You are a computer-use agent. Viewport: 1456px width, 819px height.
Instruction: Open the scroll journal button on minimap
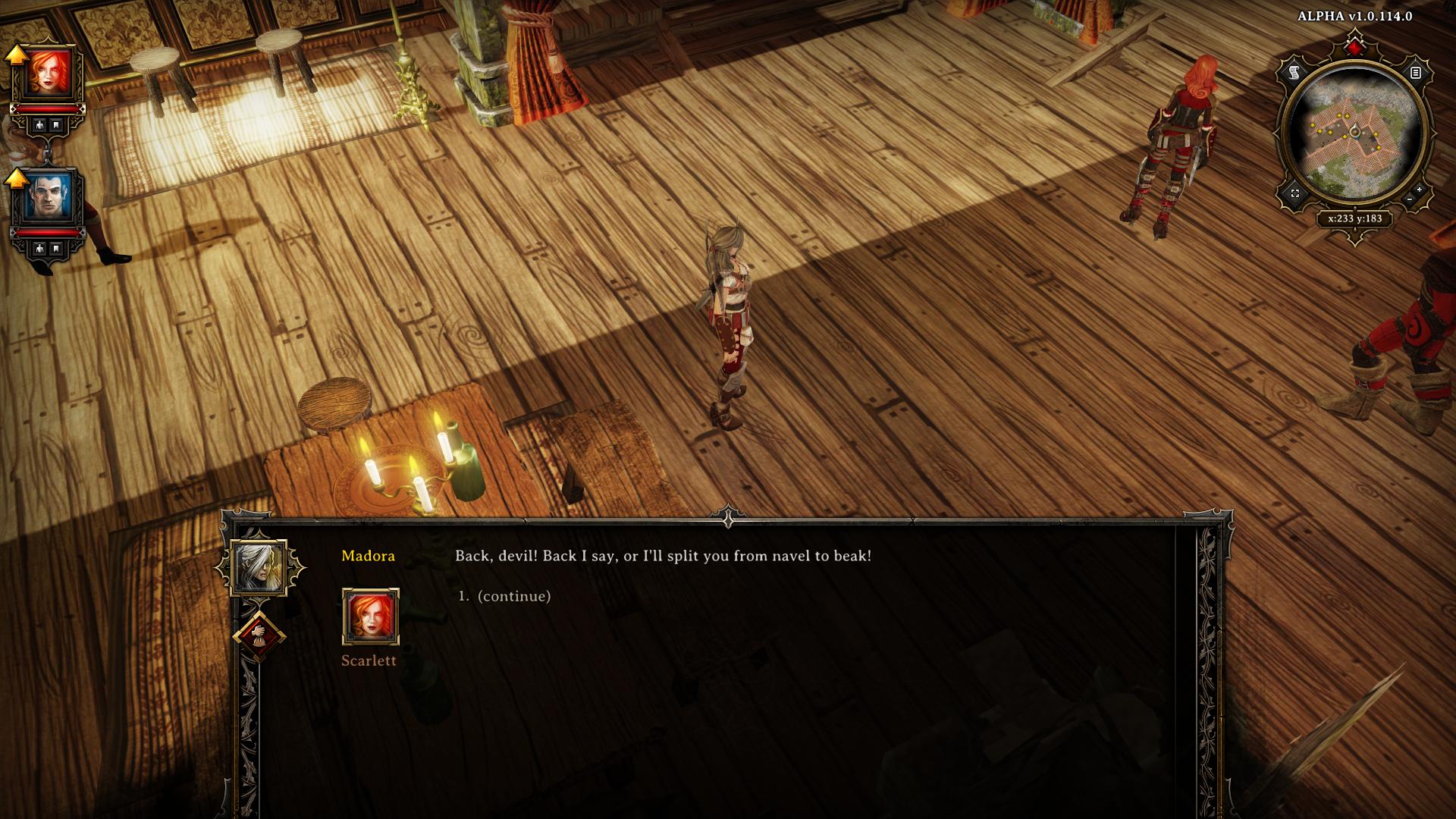tap(1294, 73)
